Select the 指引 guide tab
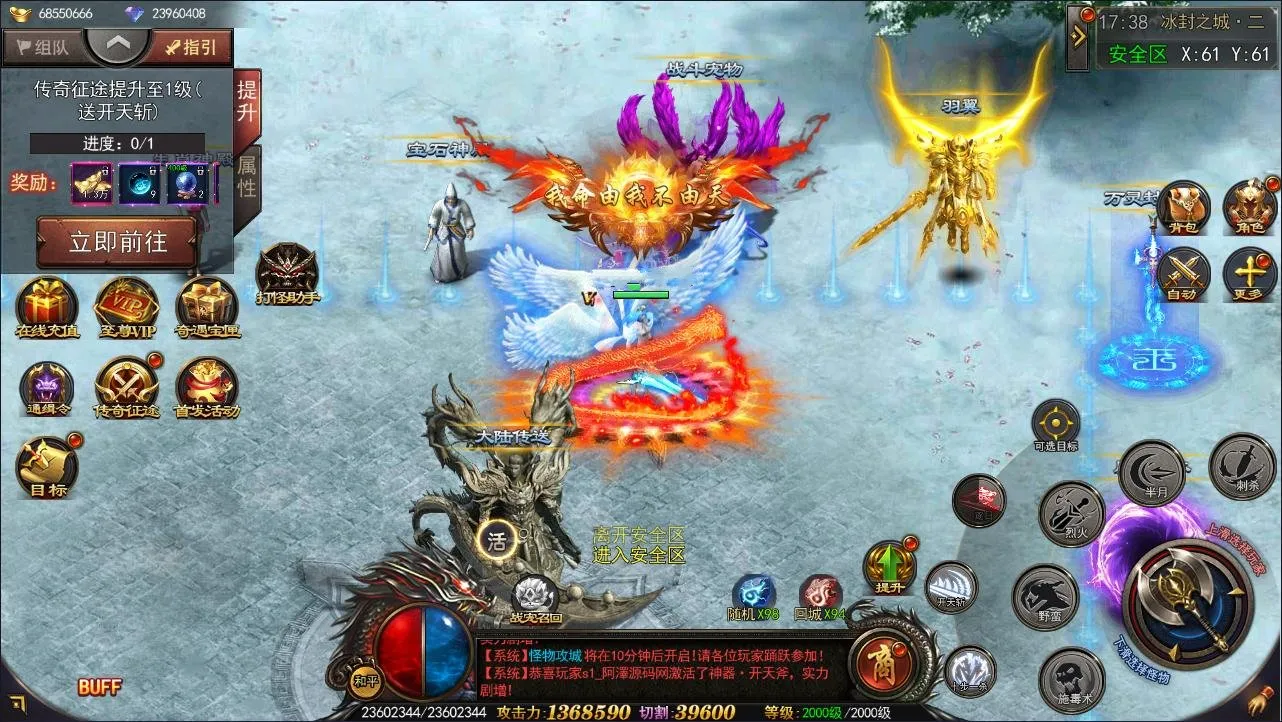Viewport: 1282px width, 722px height. [x=191, y=47]
